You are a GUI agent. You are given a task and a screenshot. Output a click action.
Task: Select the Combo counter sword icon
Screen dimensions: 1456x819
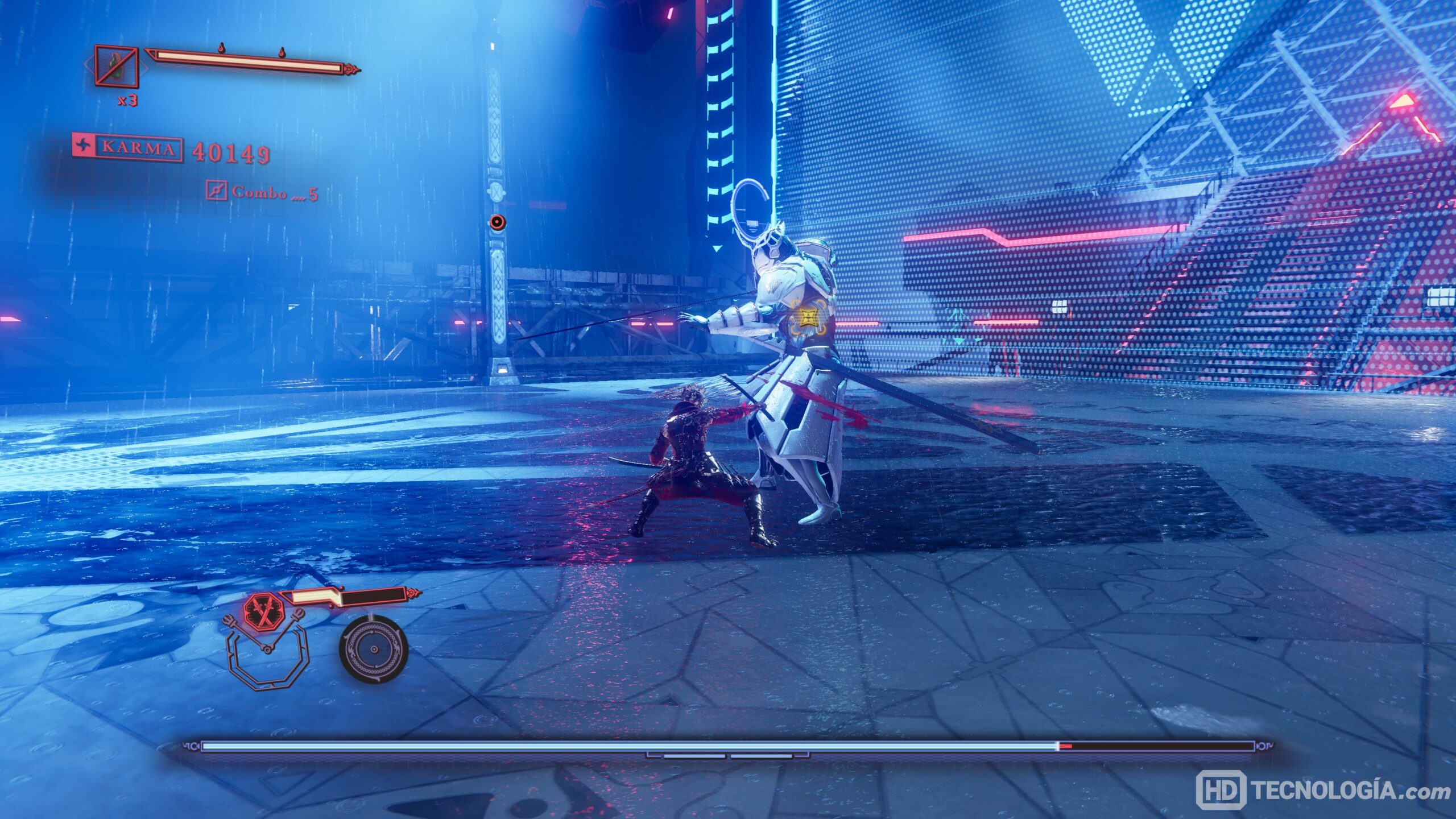tap(217, 191)
